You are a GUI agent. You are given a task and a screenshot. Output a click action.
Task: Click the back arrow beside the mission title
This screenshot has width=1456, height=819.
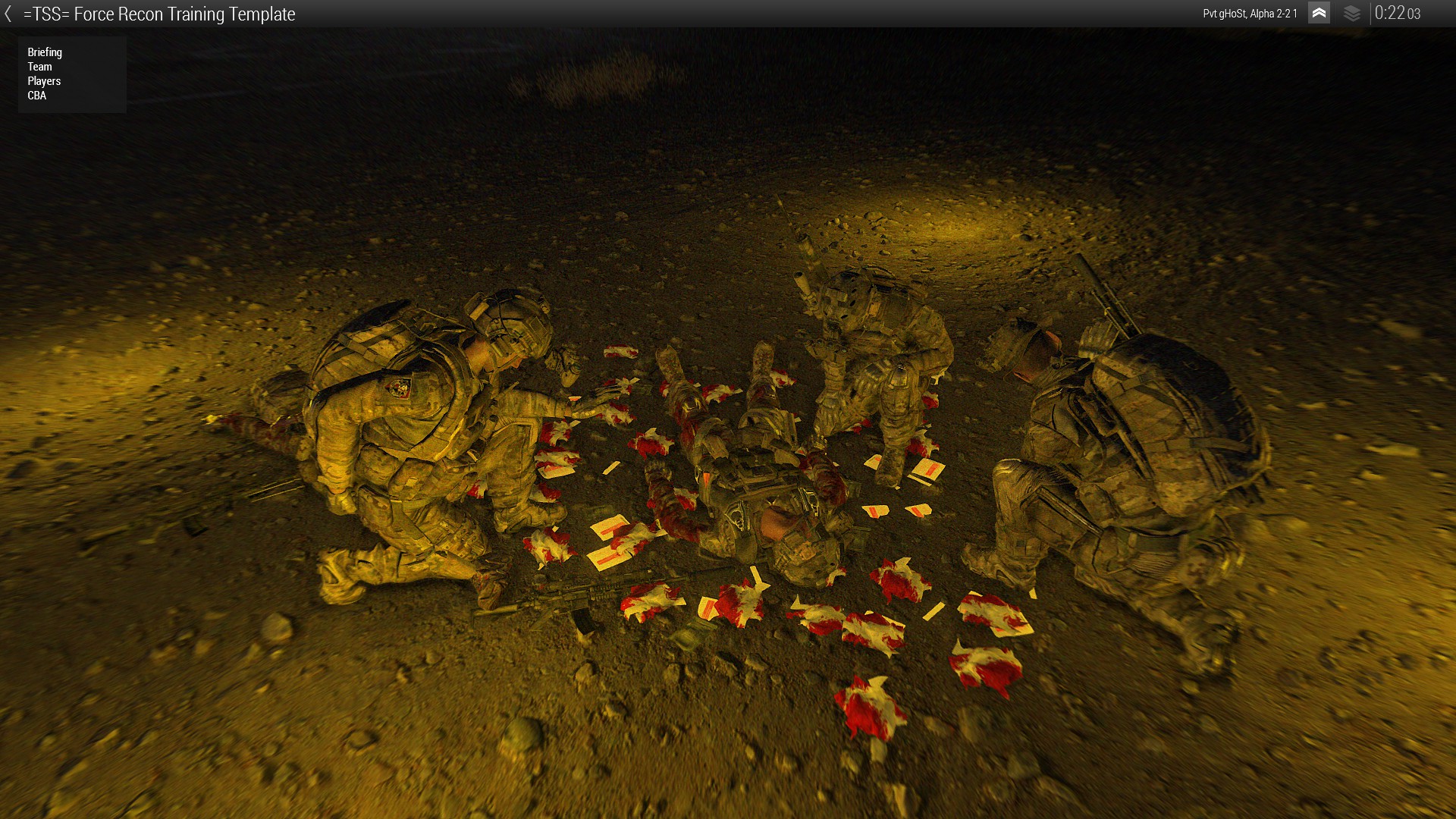coord(8,14)
